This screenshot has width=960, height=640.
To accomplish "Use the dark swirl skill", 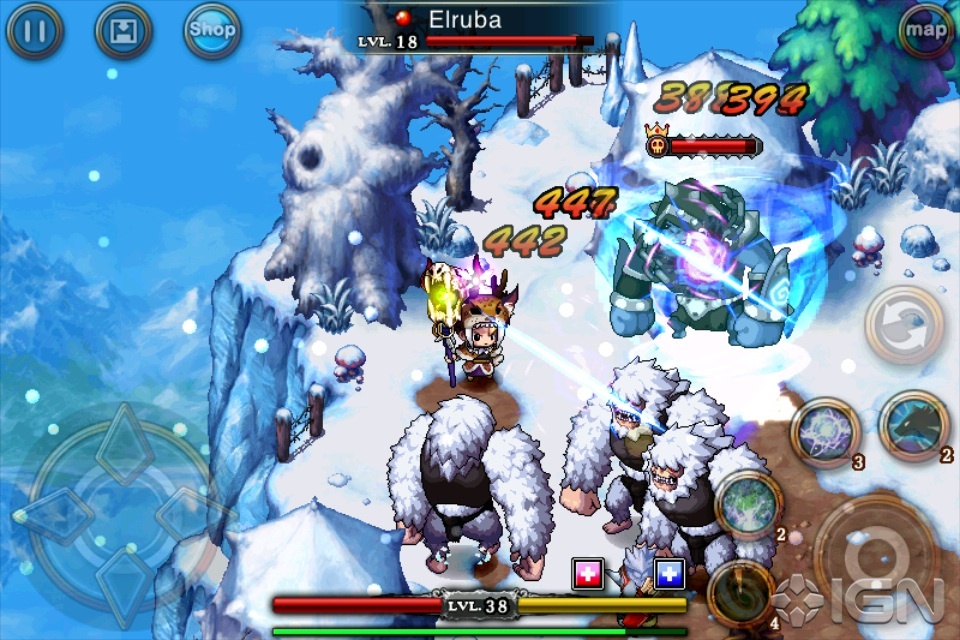I will point(740,593).
